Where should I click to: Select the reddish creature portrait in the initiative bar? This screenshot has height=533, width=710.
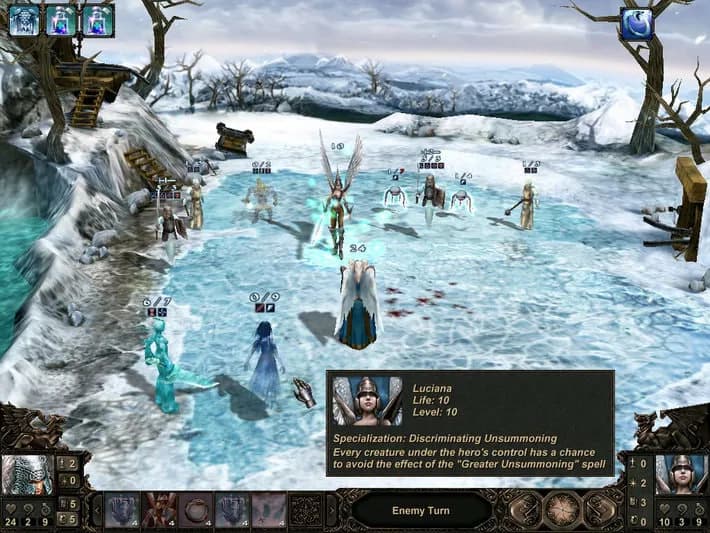[159, 509]
